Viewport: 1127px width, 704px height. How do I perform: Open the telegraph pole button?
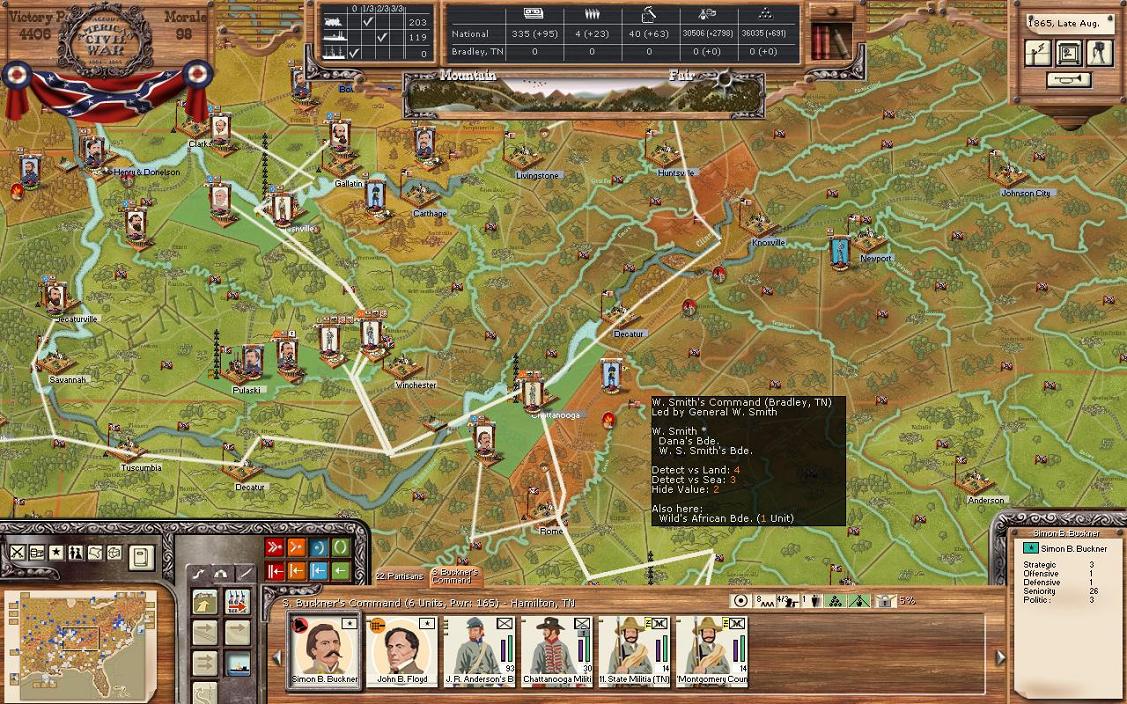[1039, 53]
